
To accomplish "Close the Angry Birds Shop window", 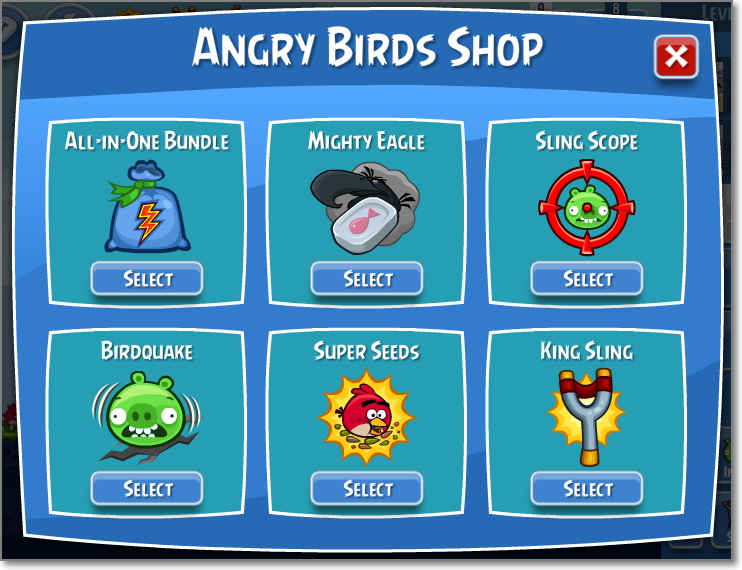I will (x=676, y=58).
